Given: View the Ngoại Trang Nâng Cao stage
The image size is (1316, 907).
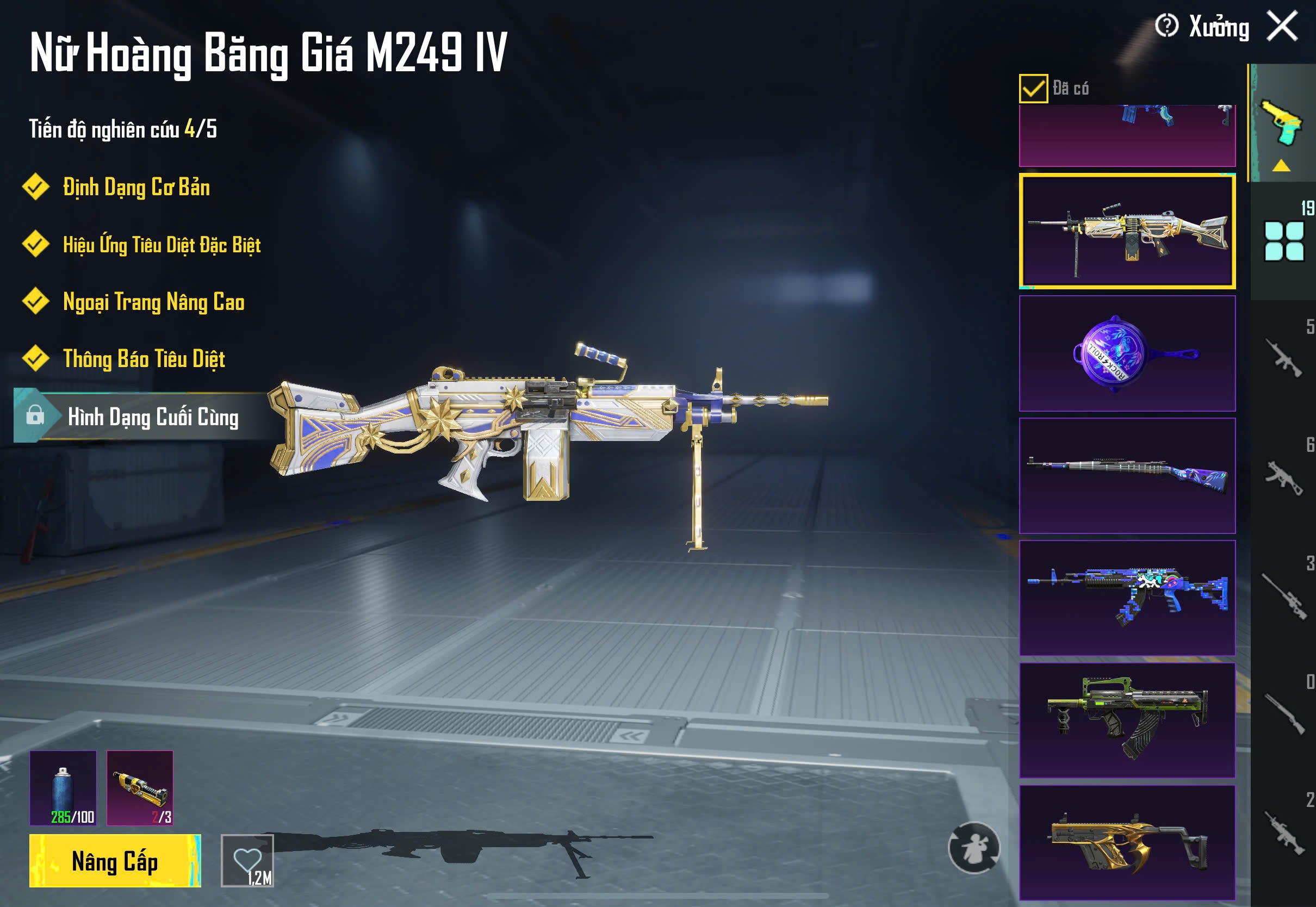Looking at the screenshot, I should (153, 302).
